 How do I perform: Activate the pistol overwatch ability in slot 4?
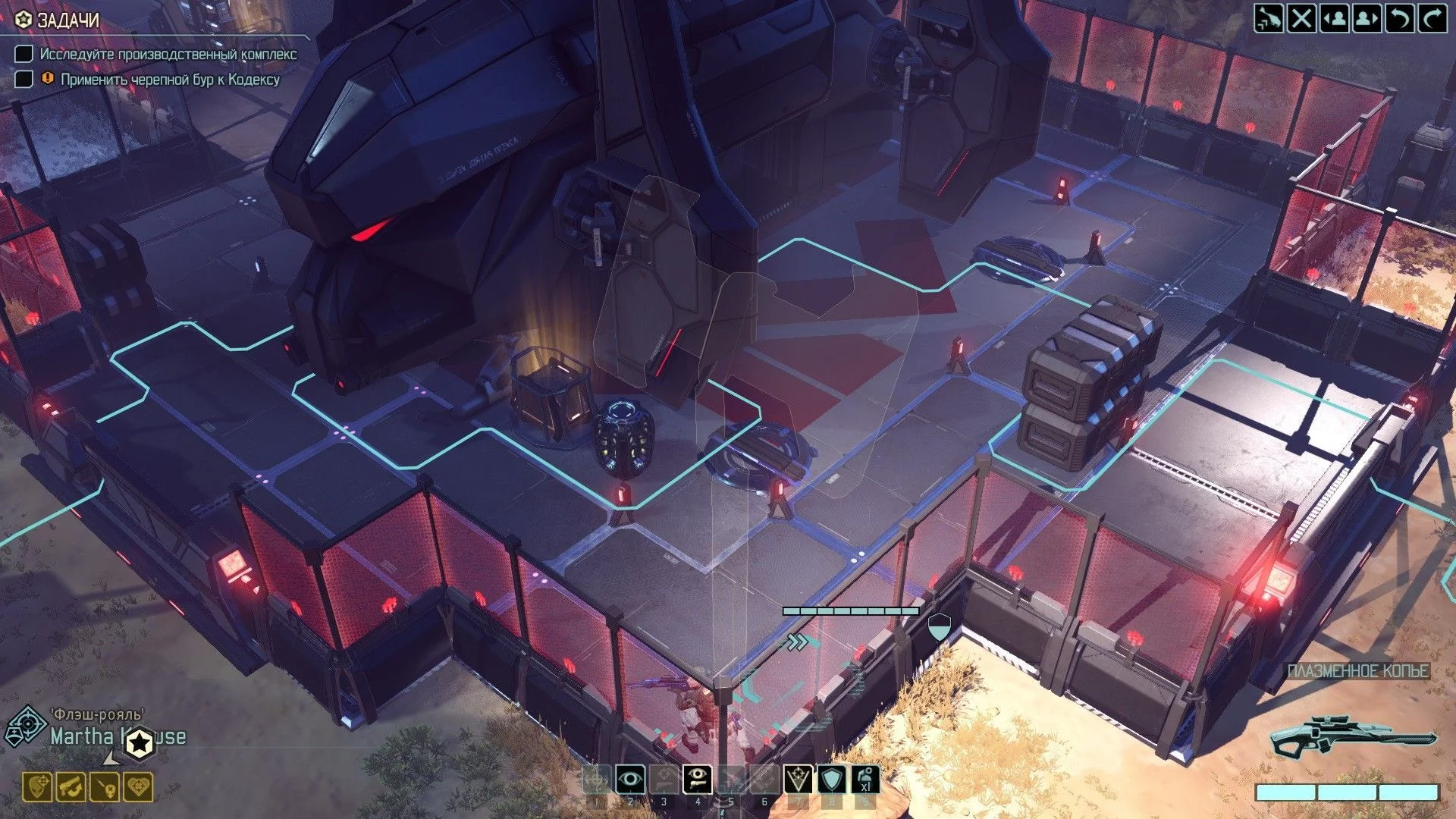[x=697, y=779]
